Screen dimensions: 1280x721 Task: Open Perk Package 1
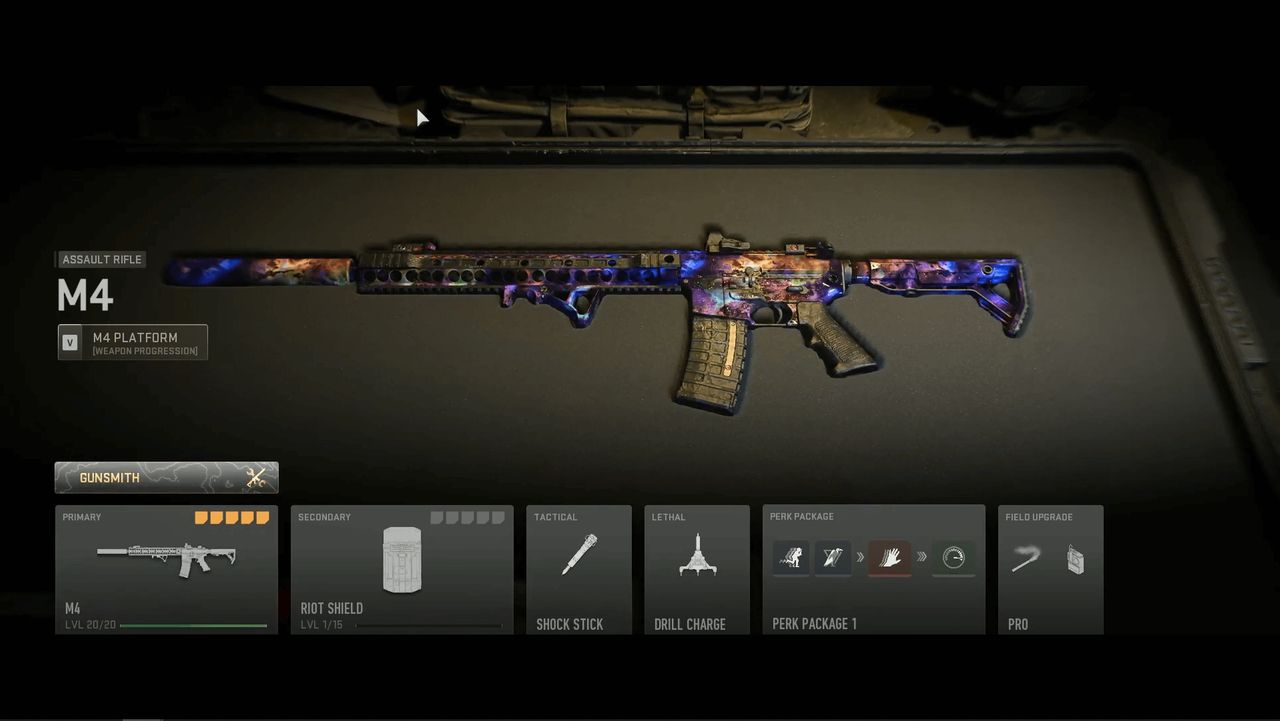[873, 569]
